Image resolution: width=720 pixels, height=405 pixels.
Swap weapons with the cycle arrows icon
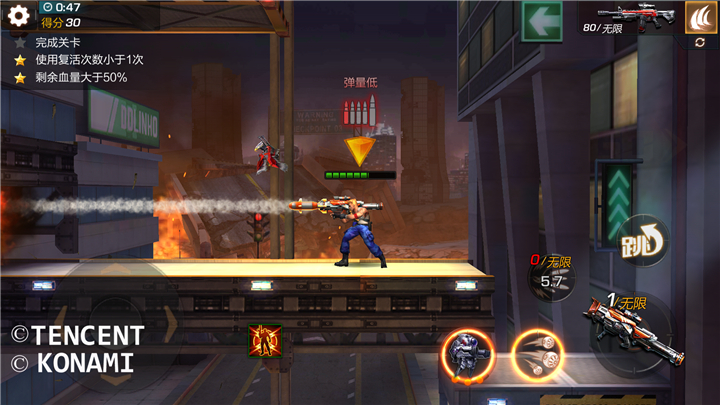700,43
